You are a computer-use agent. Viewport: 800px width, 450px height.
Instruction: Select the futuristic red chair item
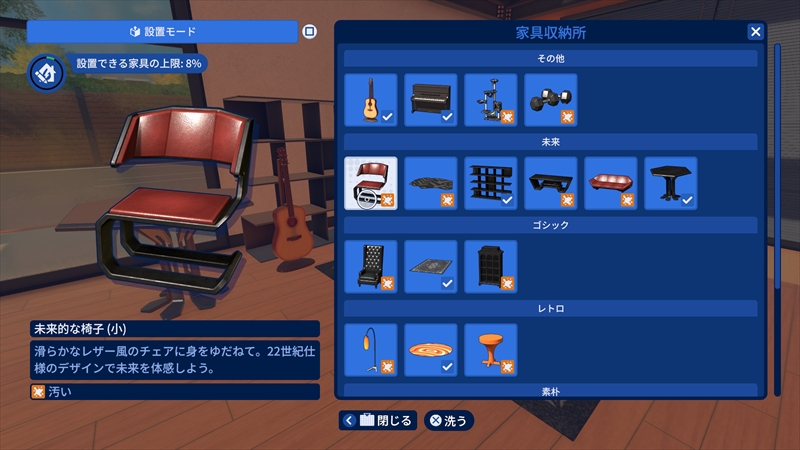point(371,183)
